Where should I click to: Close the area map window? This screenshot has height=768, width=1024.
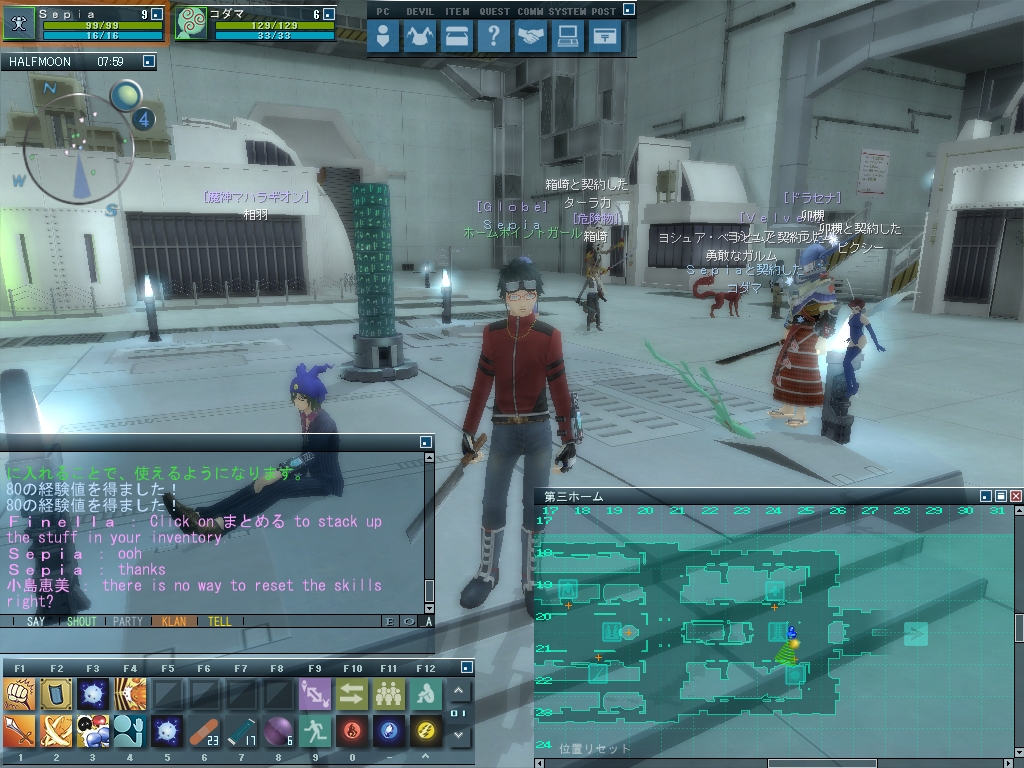tap(1016, 496)
